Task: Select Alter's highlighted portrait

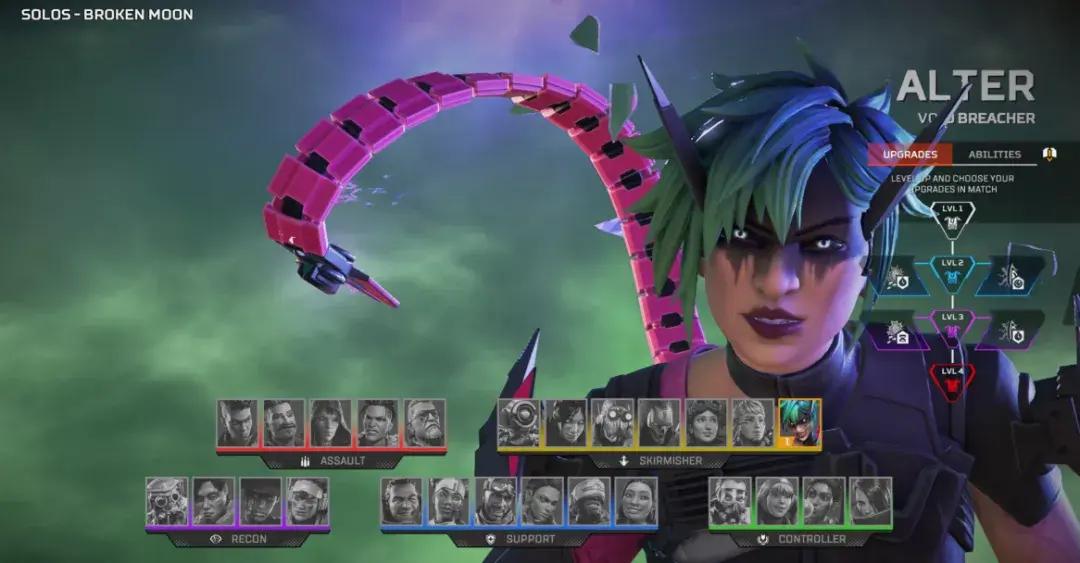Action: click(799, 422)
